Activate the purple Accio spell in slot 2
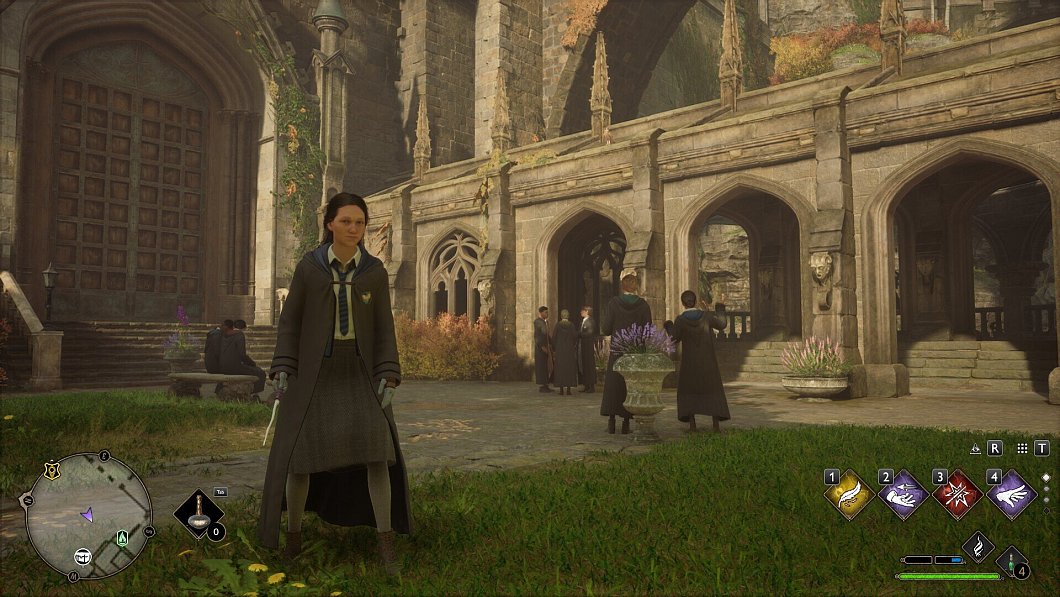The image size is (1060, 597). pos(904,495)
